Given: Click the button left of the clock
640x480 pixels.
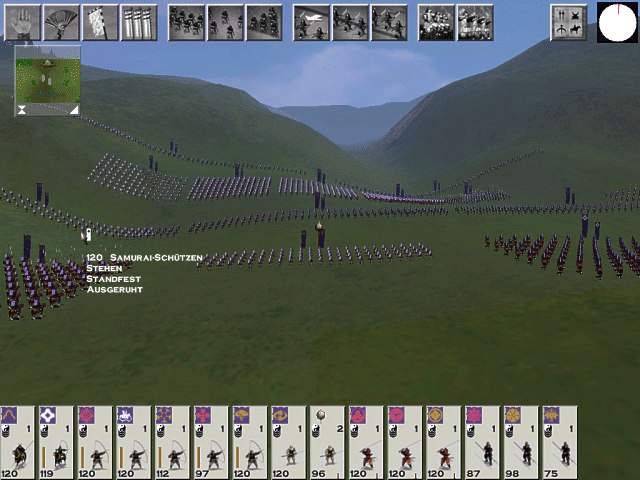Looking at the screenshot, I should [568, 22].
